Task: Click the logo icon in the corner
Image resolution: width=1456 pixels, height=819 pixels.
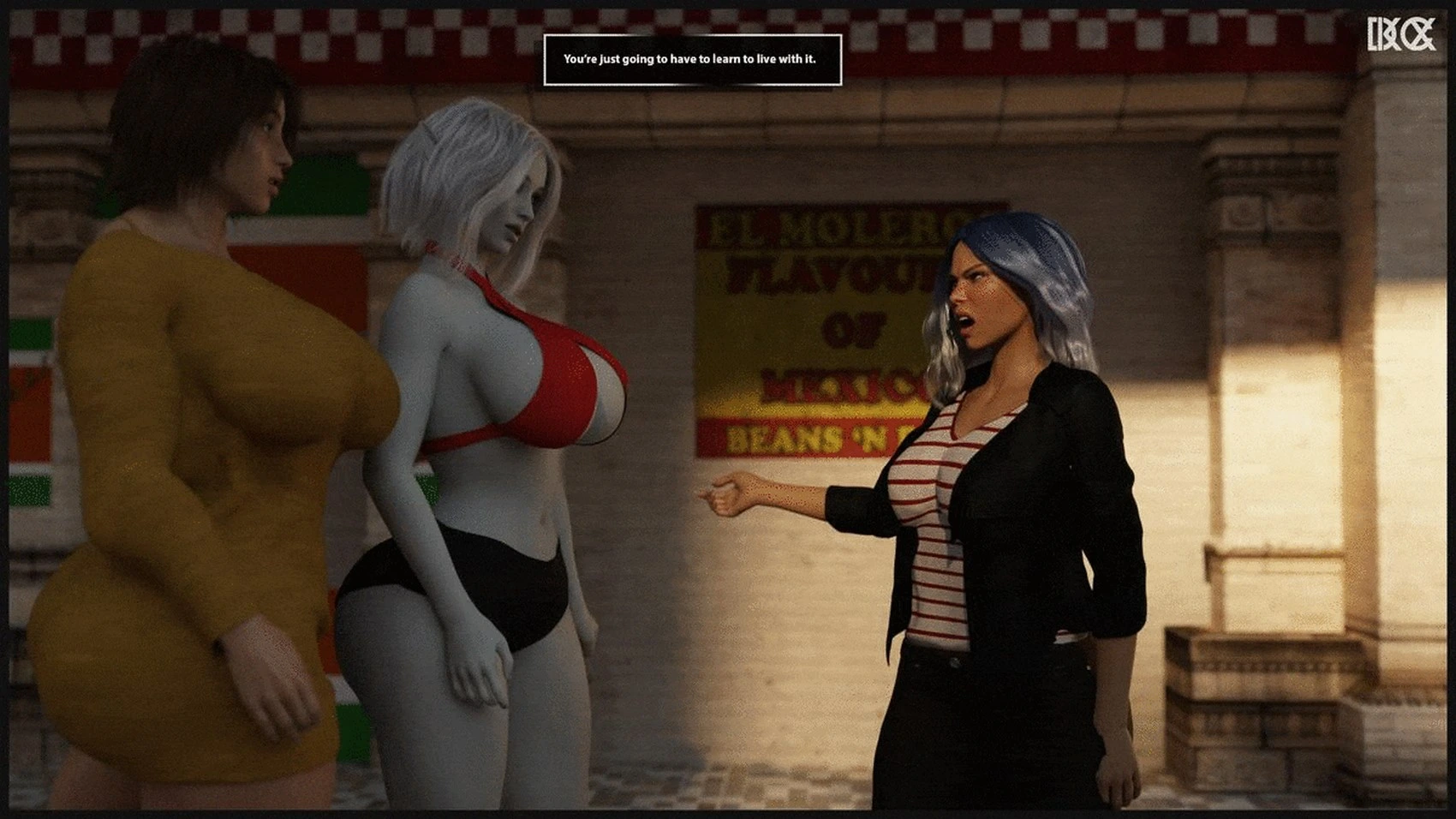Action: coord(1400,35)
